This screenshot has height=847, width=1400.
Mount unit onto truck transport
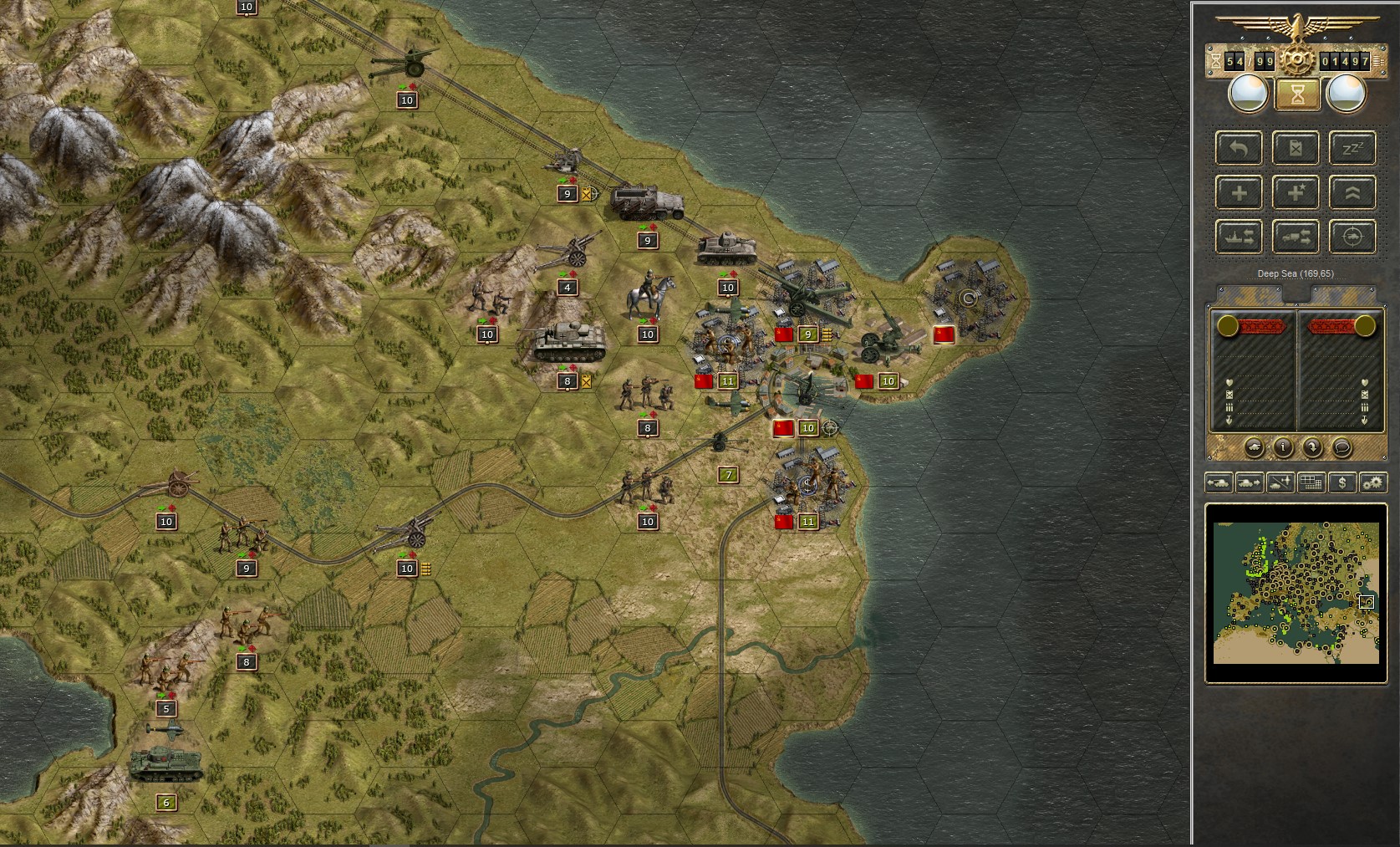(1296, 237)
